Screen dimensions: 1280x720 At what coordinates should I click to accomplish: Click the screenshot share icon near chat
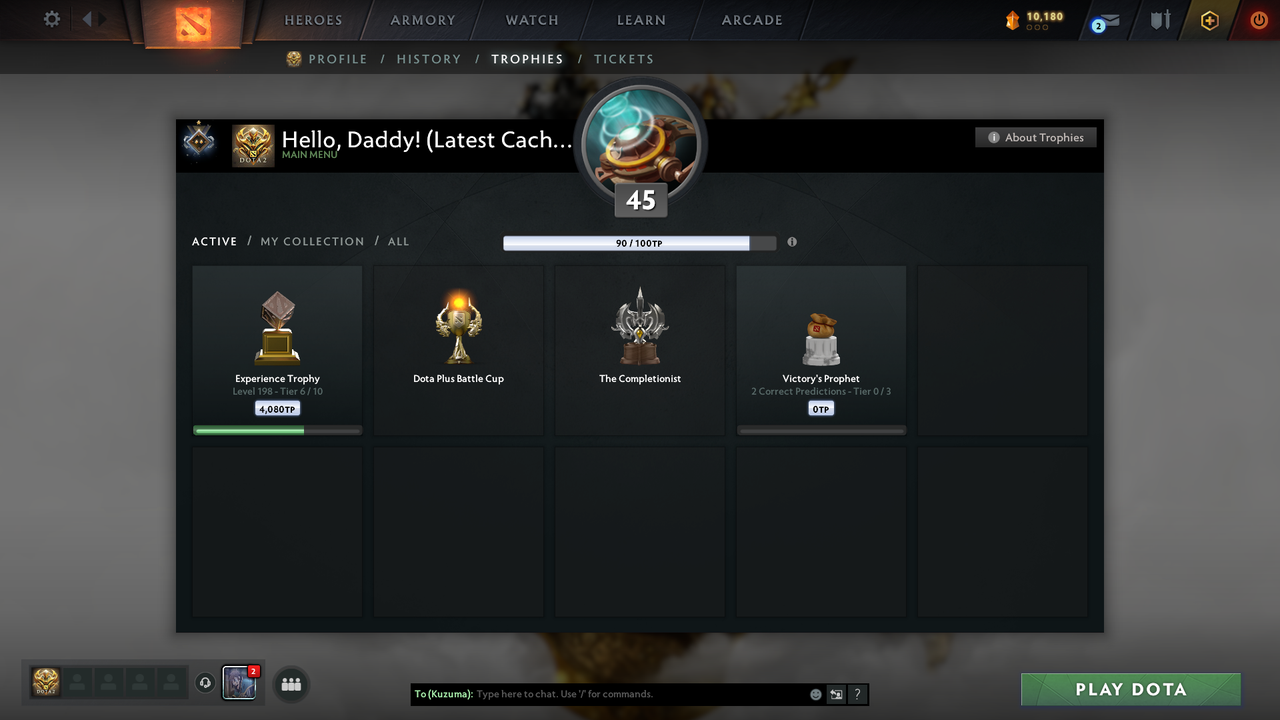pos(836,694)
